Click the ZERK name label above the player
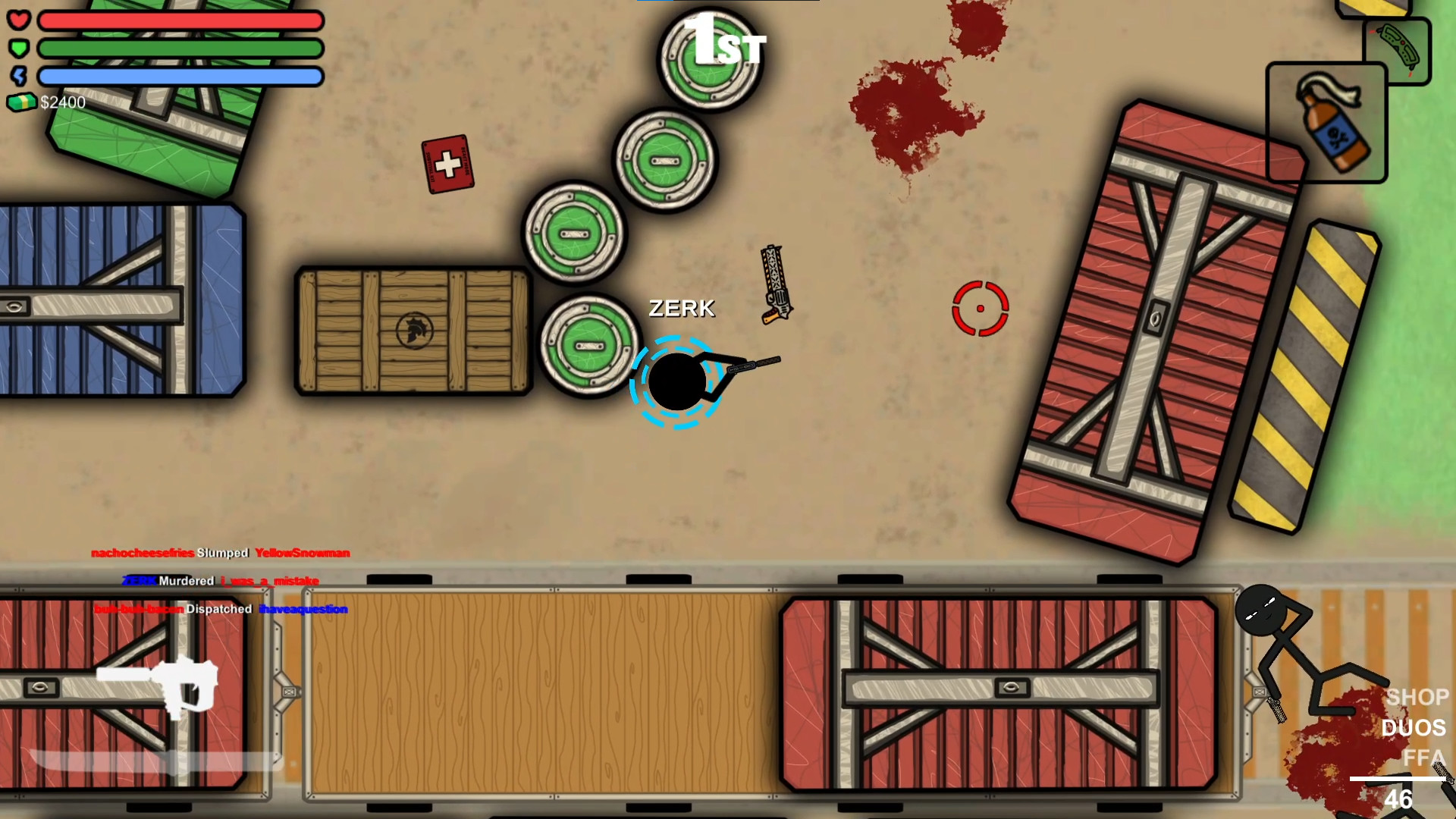1456x819 pixels. [x=680, y=309]
